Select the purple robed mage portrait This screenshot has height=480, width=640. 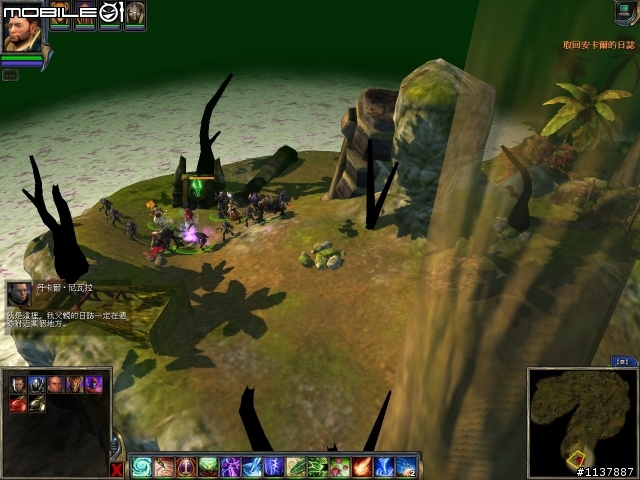tap(93, 384)
